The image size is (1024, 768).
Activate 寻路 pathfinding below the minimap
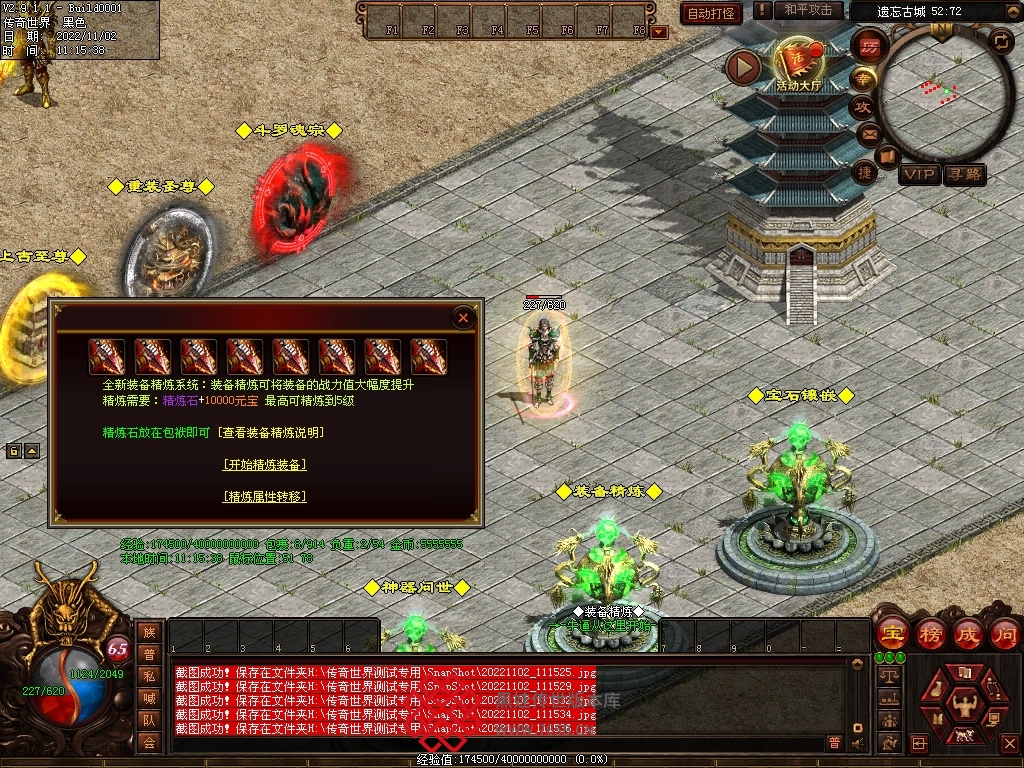[965, 174]
